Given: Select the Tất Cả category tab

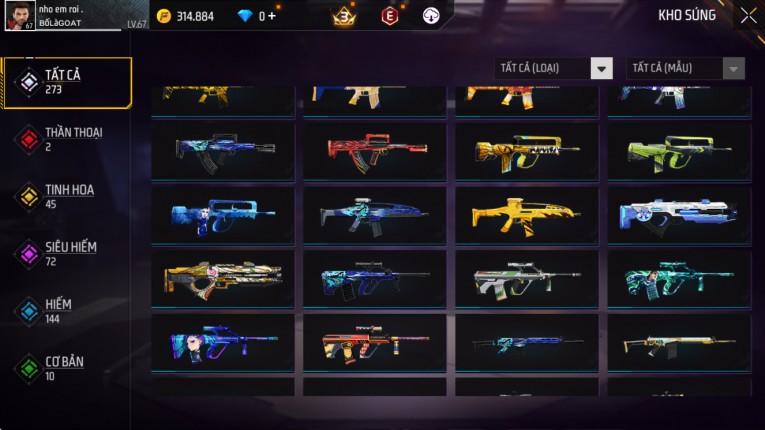Looking at the screenshot, I should coord(67,82).
